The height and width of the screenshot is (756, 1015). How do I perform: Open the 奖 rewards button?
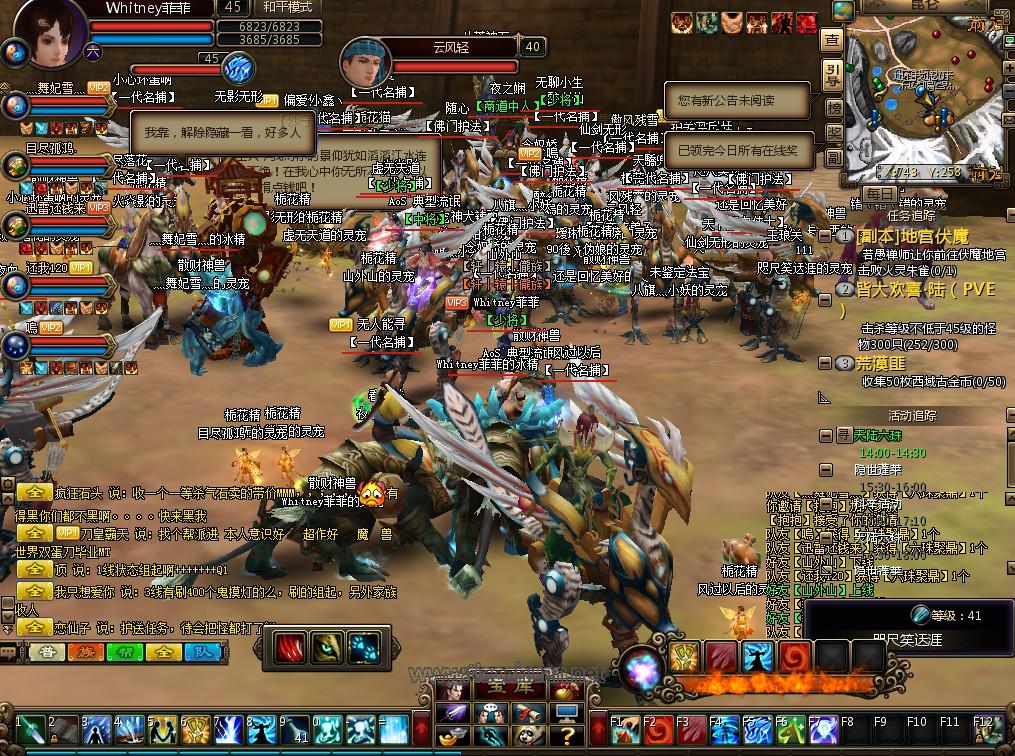click(x=832, y=133)
